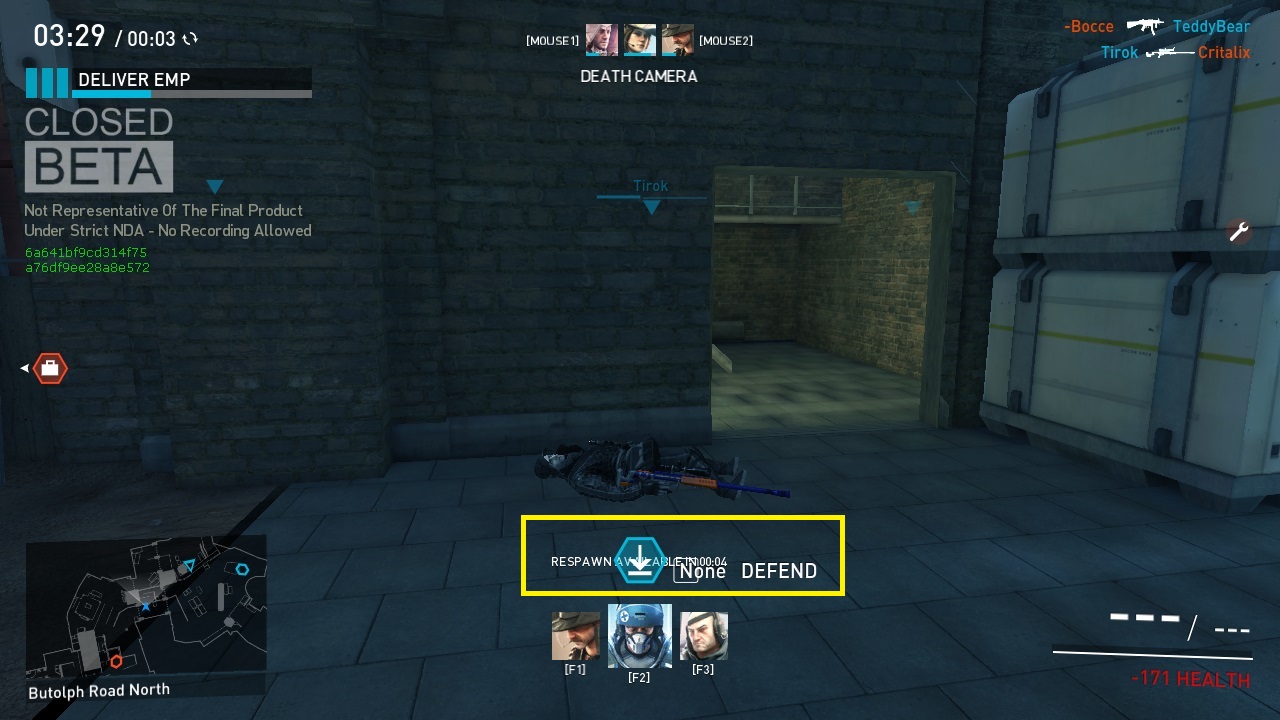Open the Butolph Road North minimap
Image resolution: width=1280 pixels, height=720 pixels.
coord(146,609)
